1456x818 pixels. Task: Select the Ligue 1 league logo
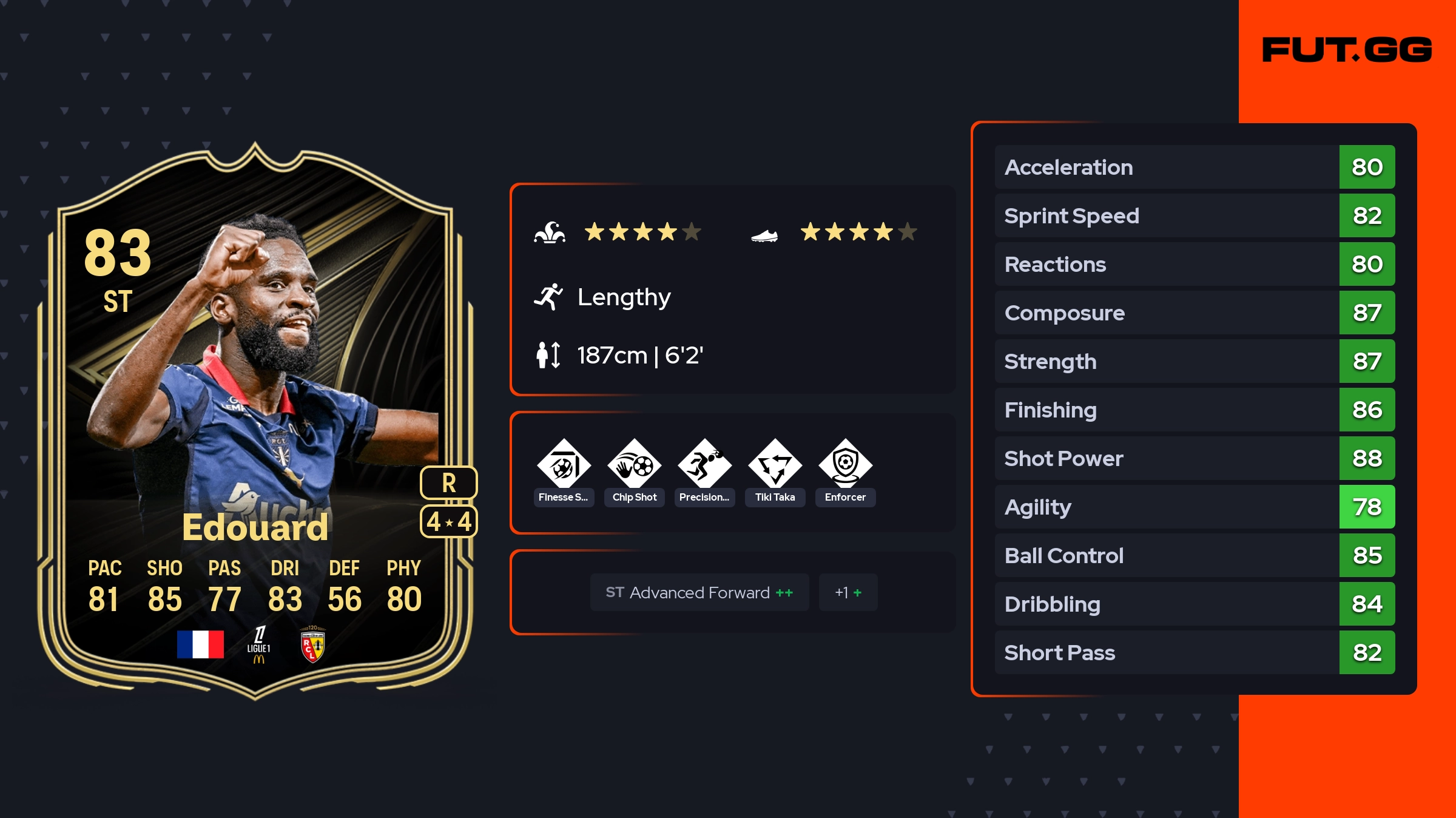[x=259, y=645]
